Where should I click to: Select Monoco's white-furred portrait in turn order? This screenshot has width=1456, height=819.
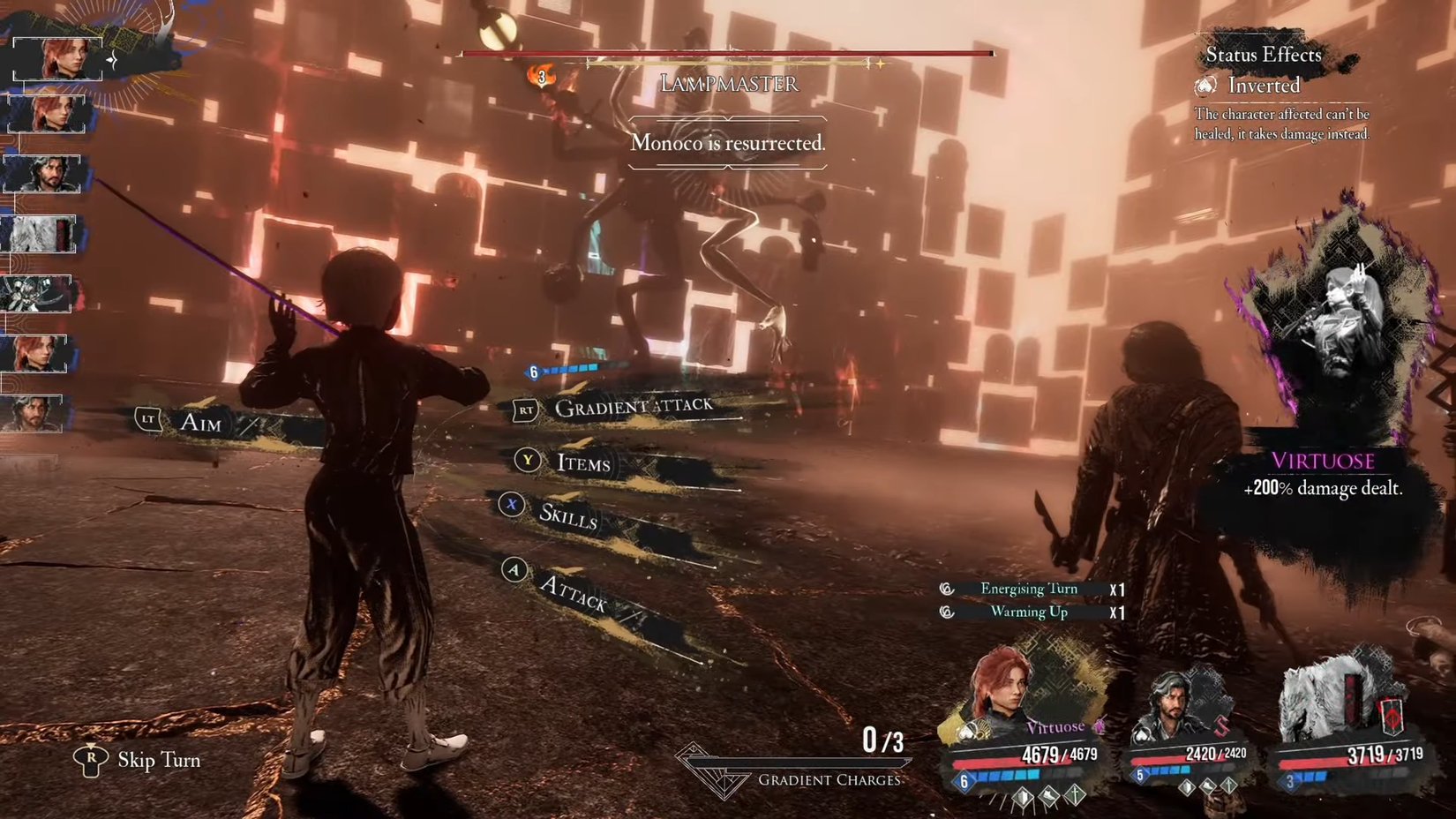[40, 234]
